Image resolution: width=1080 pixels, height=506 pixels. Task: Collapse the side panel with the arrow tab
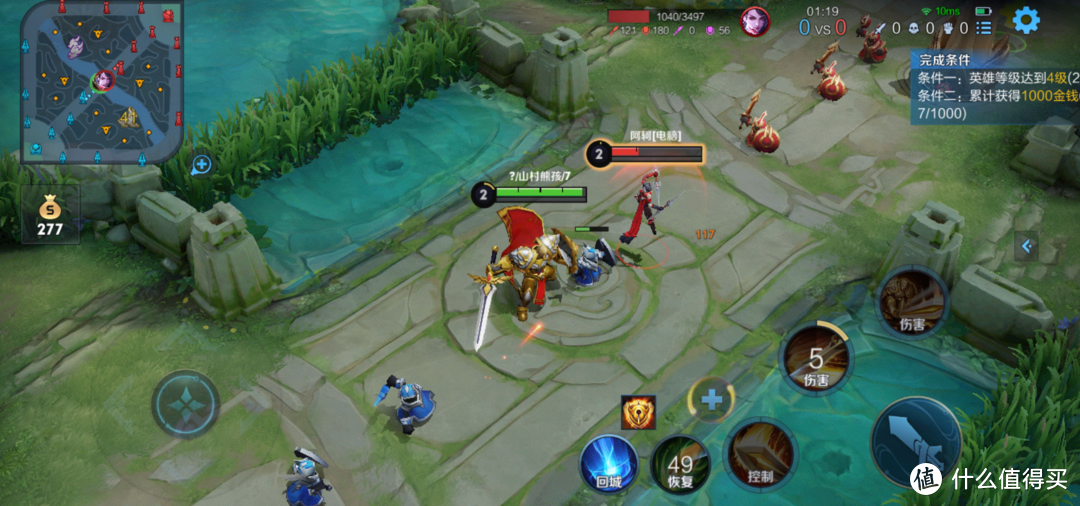(1026, 246)
